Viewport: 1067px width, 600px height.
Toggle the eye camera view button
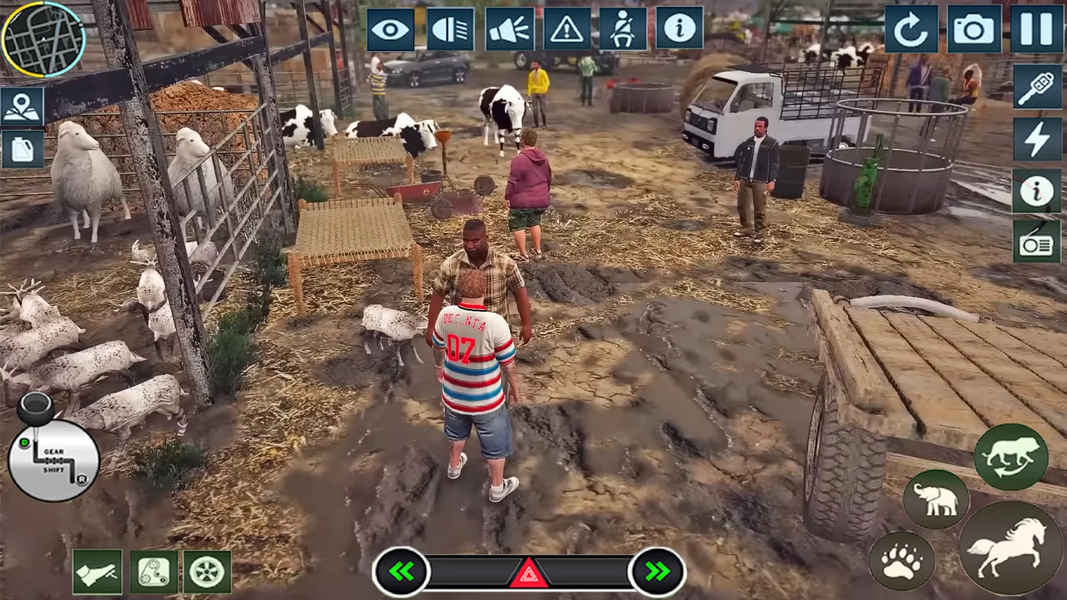click(391, 30)
